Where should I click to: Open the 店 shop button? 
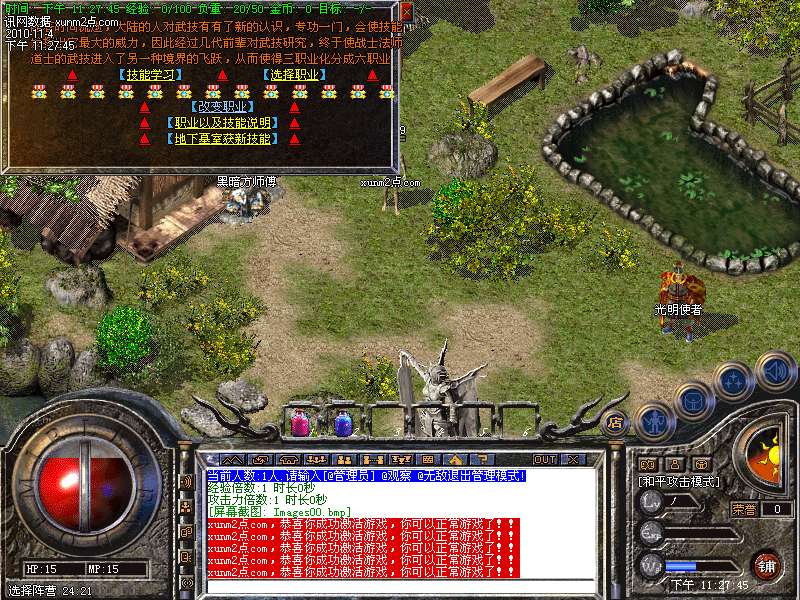[615, 423]
